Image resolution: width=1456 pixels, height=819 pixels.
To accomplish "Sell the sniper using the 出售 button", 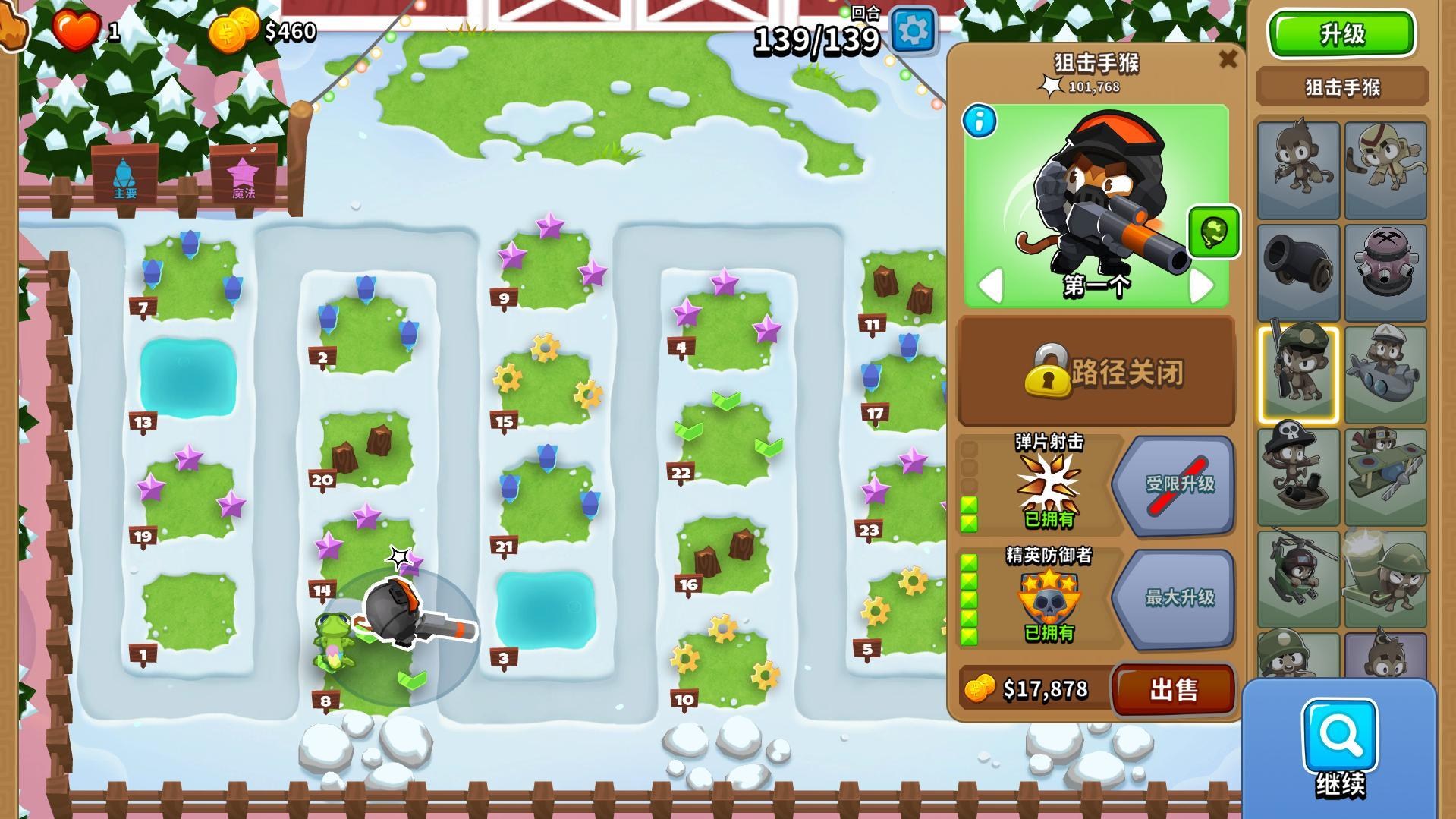I will 1175,689.
